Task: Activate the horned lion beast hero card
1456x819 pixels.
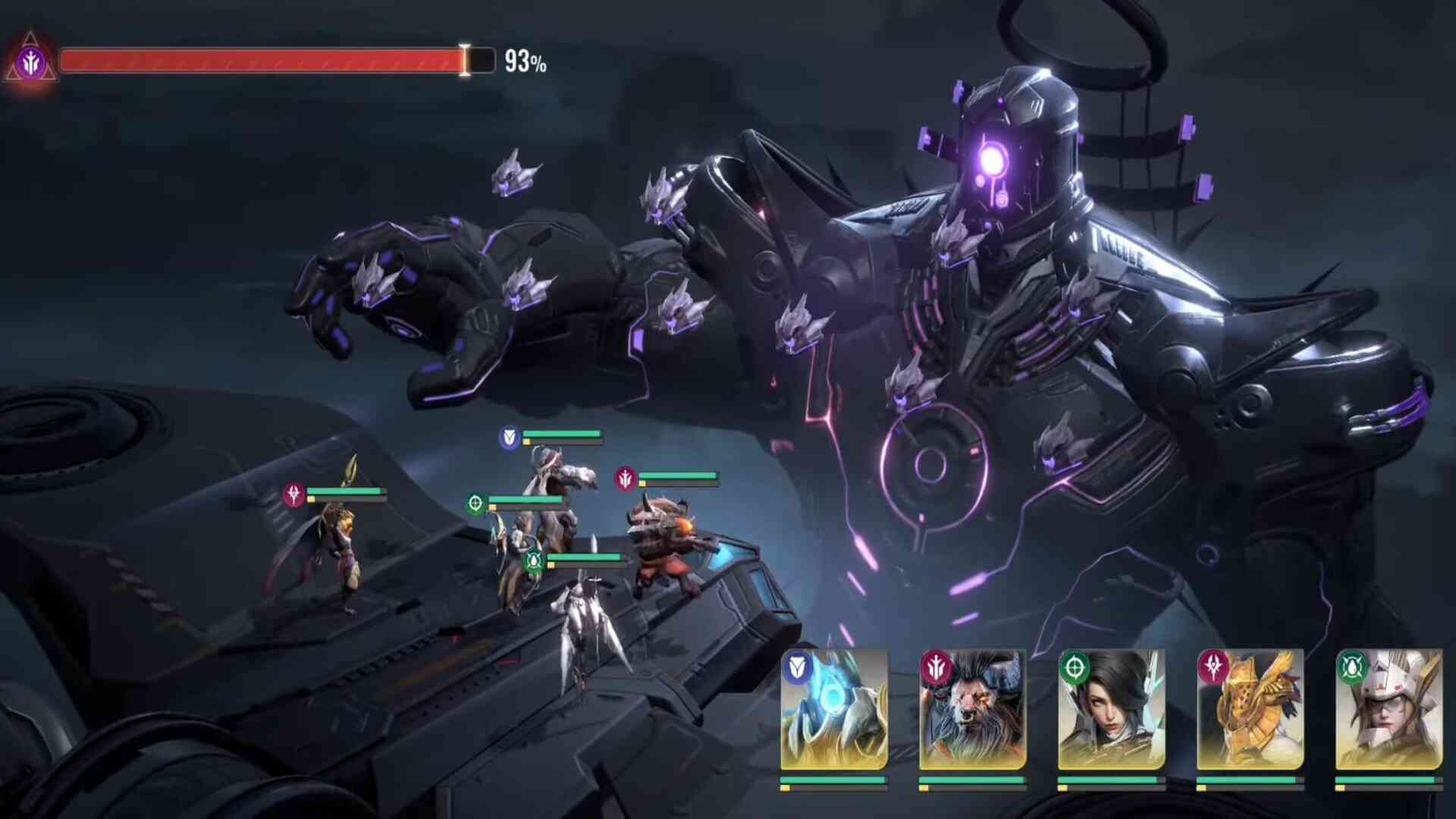Action: (972, 710)
